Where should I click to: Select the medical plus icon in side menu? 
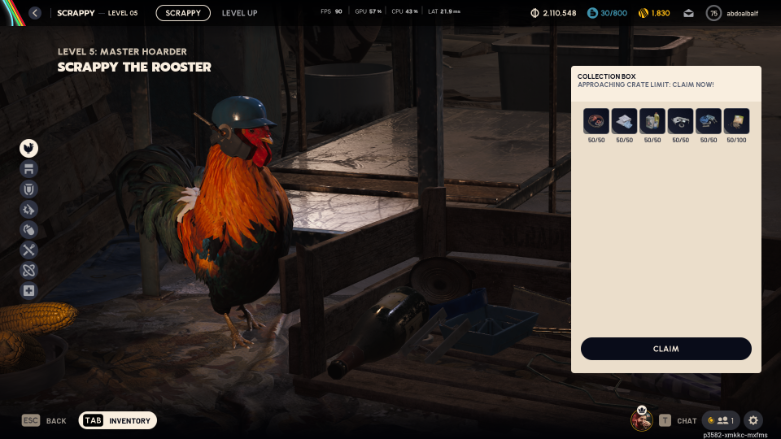pyautogui.click(x=28, y=291)
